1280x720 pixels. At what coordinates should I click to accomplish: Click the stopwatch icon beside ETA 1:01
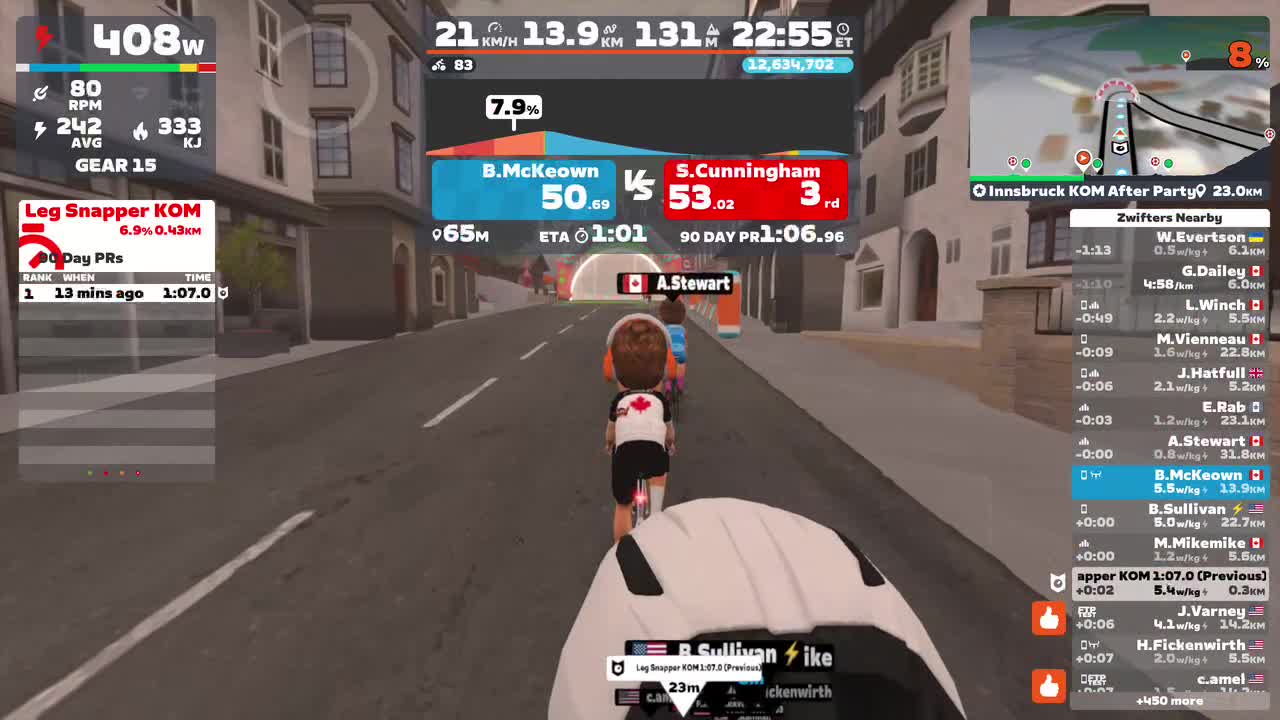[x=583, y=236]
